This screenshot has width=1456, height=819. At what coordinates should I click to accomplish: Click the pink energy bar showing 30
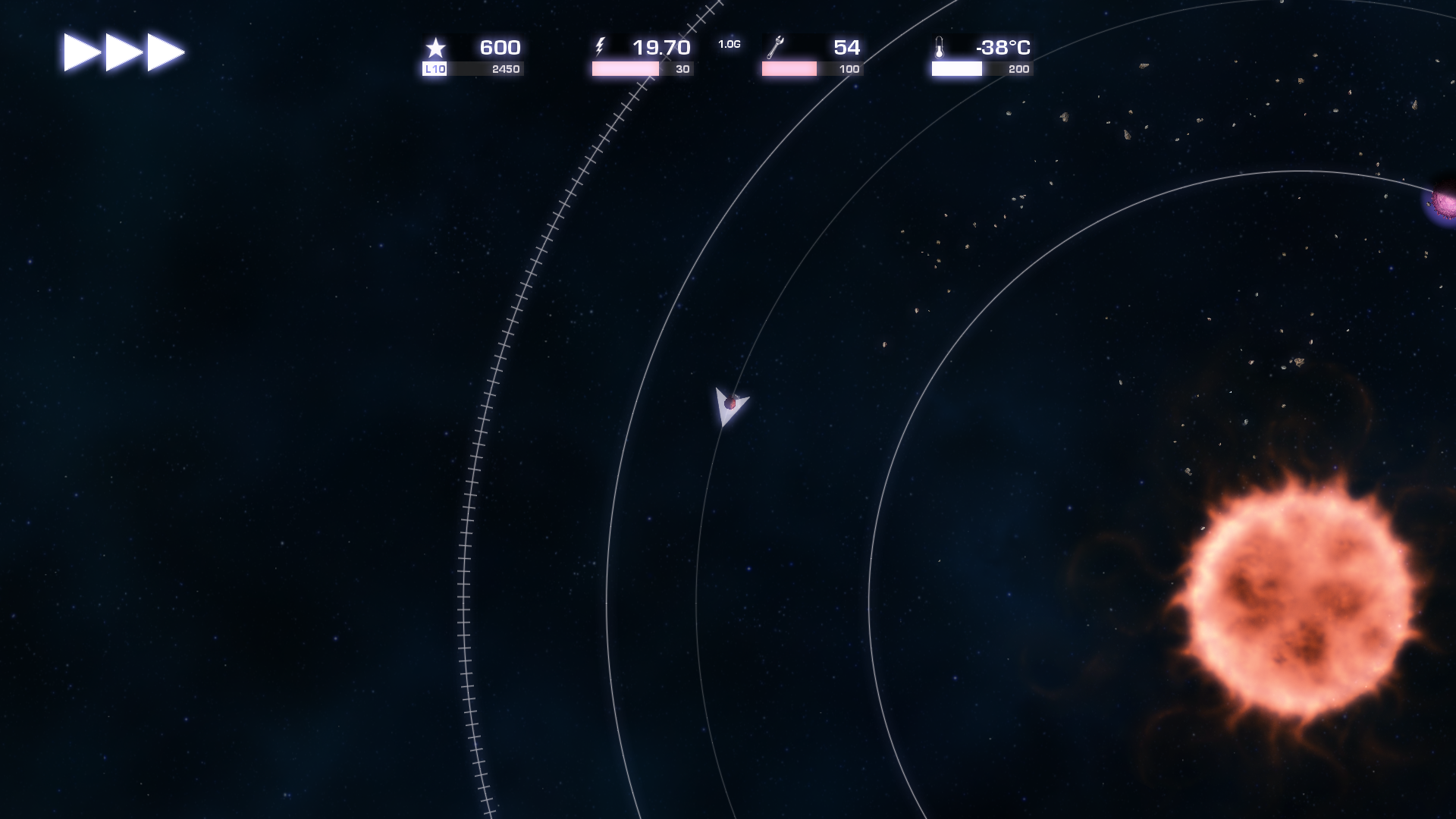[626, 67]
